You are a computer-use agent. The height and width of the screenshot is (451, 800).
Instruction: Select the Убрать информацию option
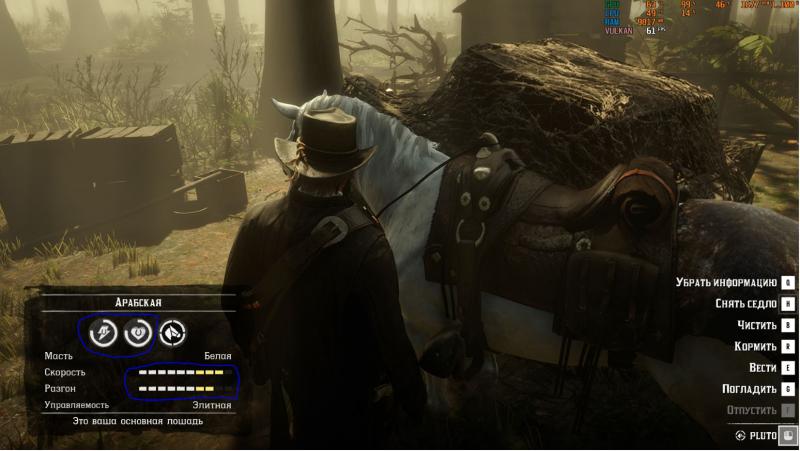pos(726,283)
